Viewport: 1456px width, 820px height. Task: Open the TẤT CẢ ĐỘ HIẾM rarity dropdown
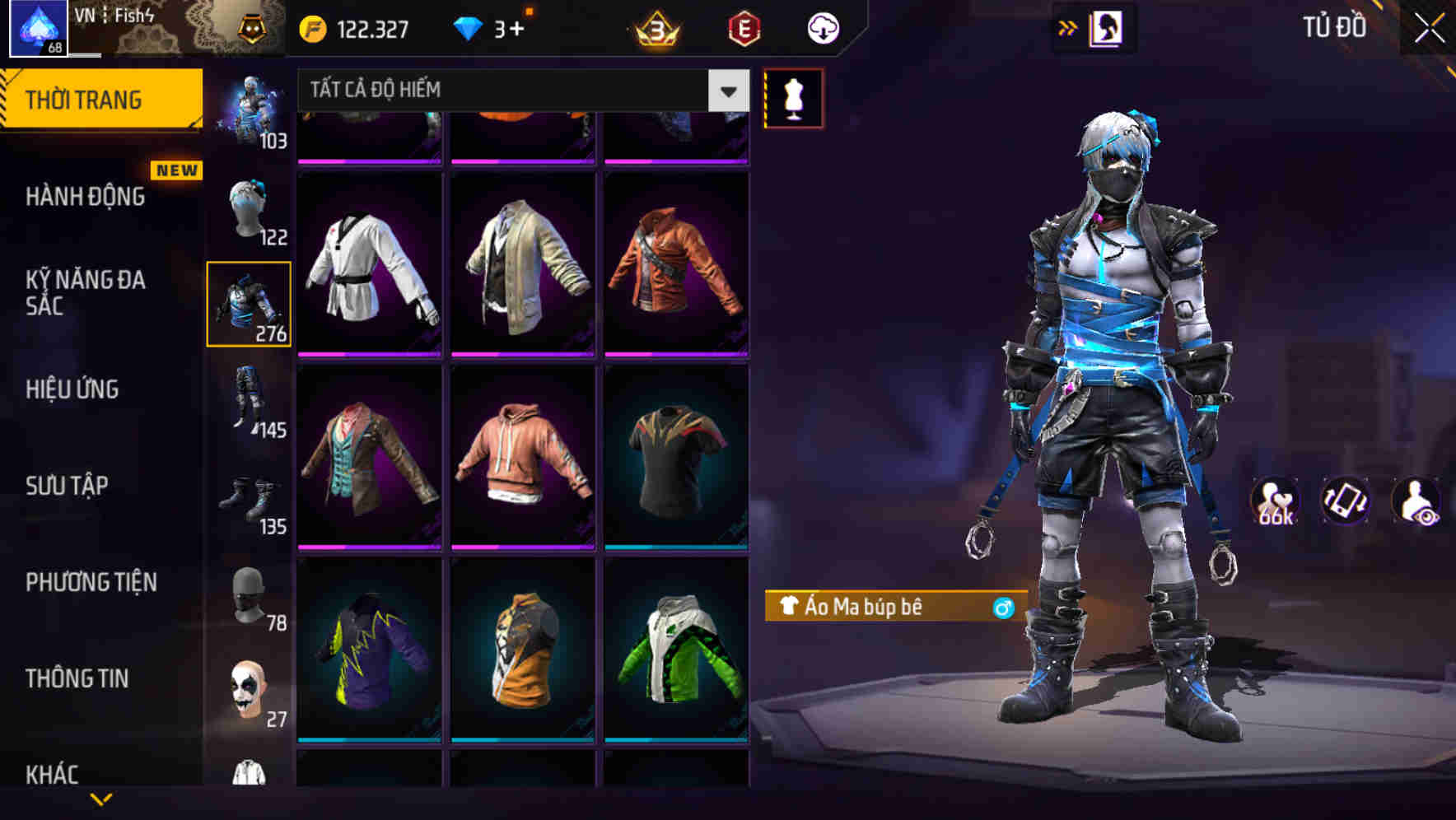pyautogui.click(x=519, y=90)
